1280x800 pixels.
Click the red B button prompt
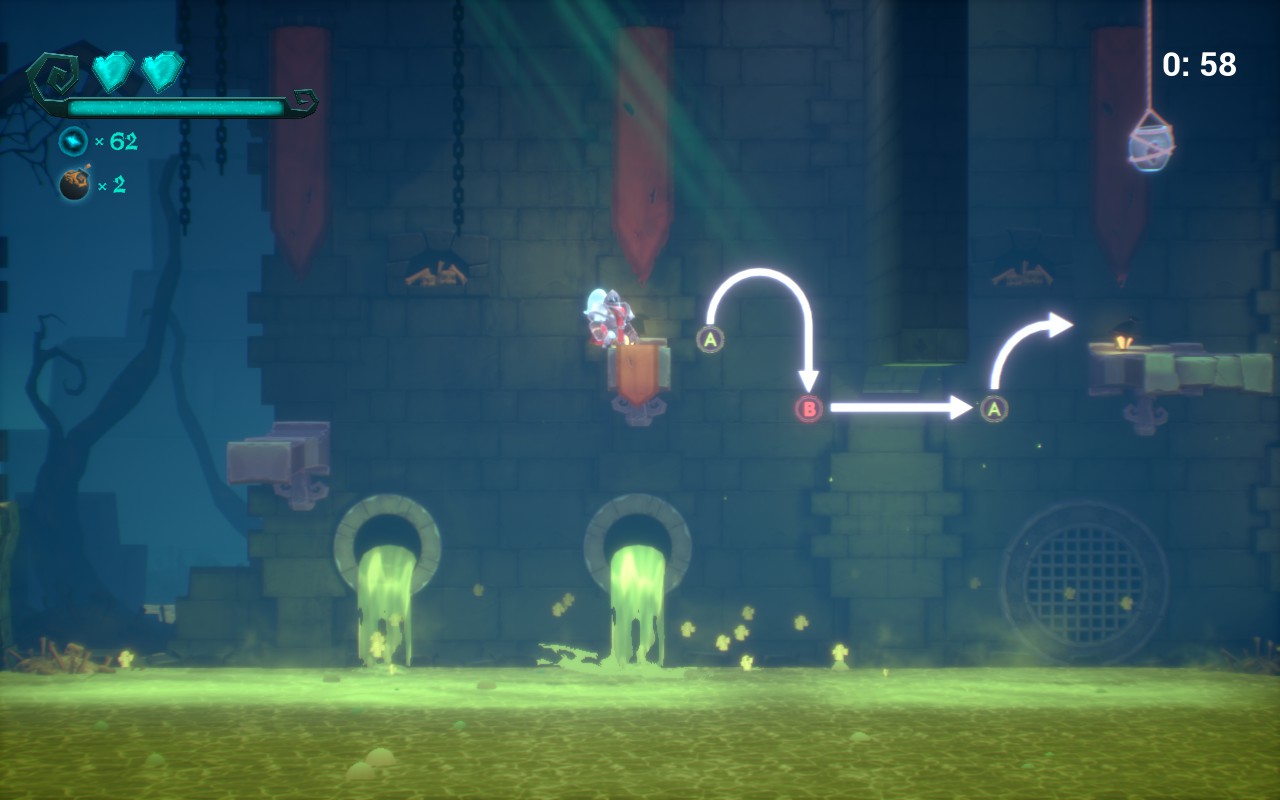tap(810, 407)
